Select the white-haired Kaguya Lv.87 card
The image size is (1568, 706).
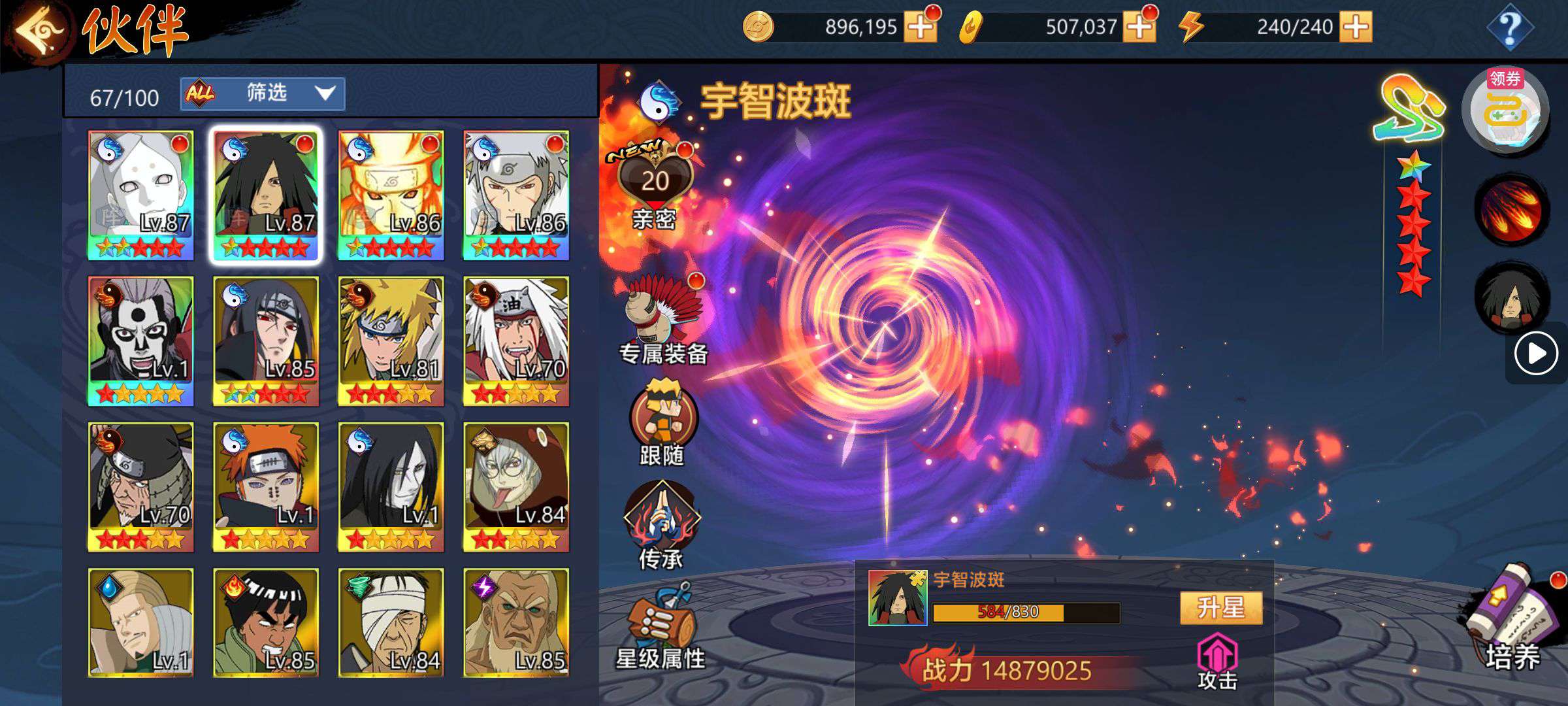click(x=141, y=195)
